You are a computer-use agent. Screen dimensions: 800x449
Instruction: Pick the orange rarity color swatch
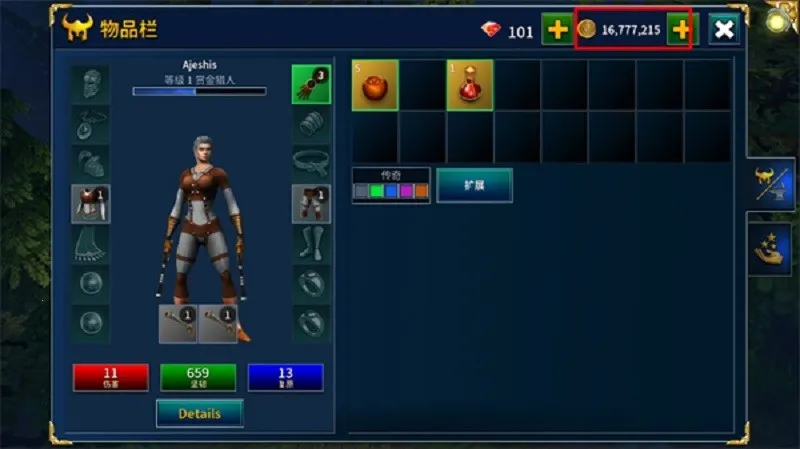pyautogui.click(x=421, y=191)
